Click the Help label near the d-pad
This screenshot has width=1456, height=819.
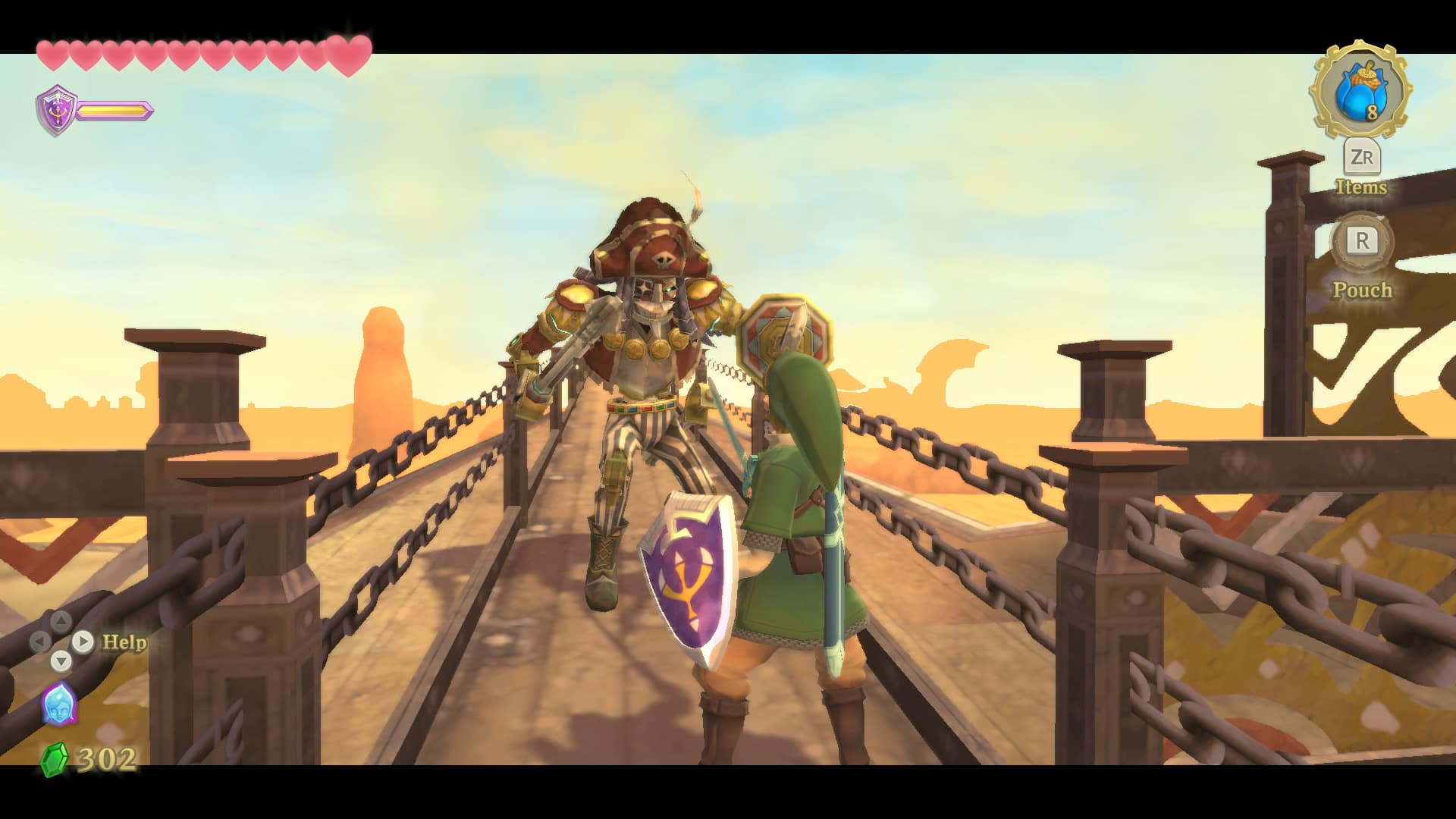126,641
